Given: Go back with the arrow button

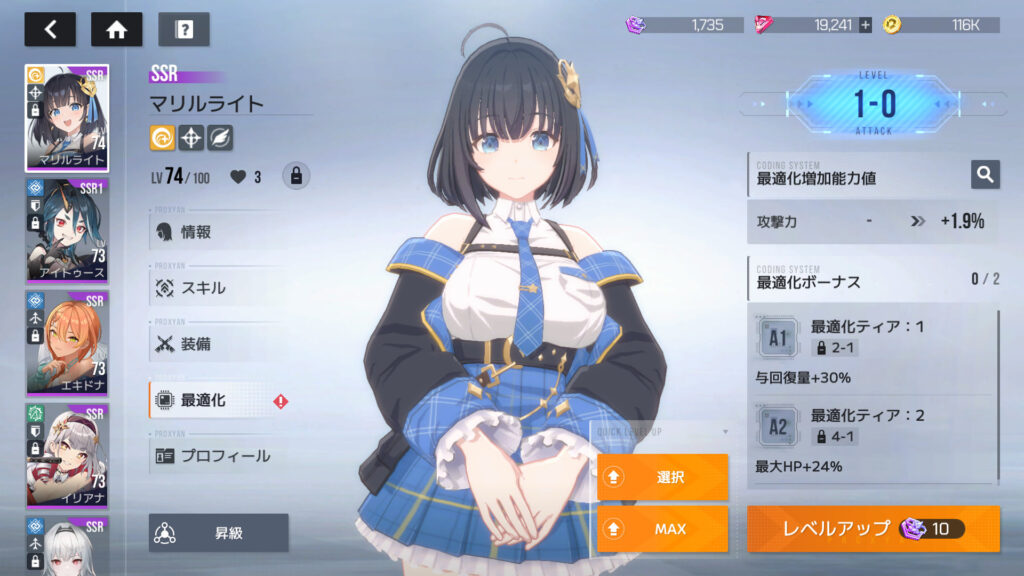Looking at the screenshot, I should (x=50, y=29).
